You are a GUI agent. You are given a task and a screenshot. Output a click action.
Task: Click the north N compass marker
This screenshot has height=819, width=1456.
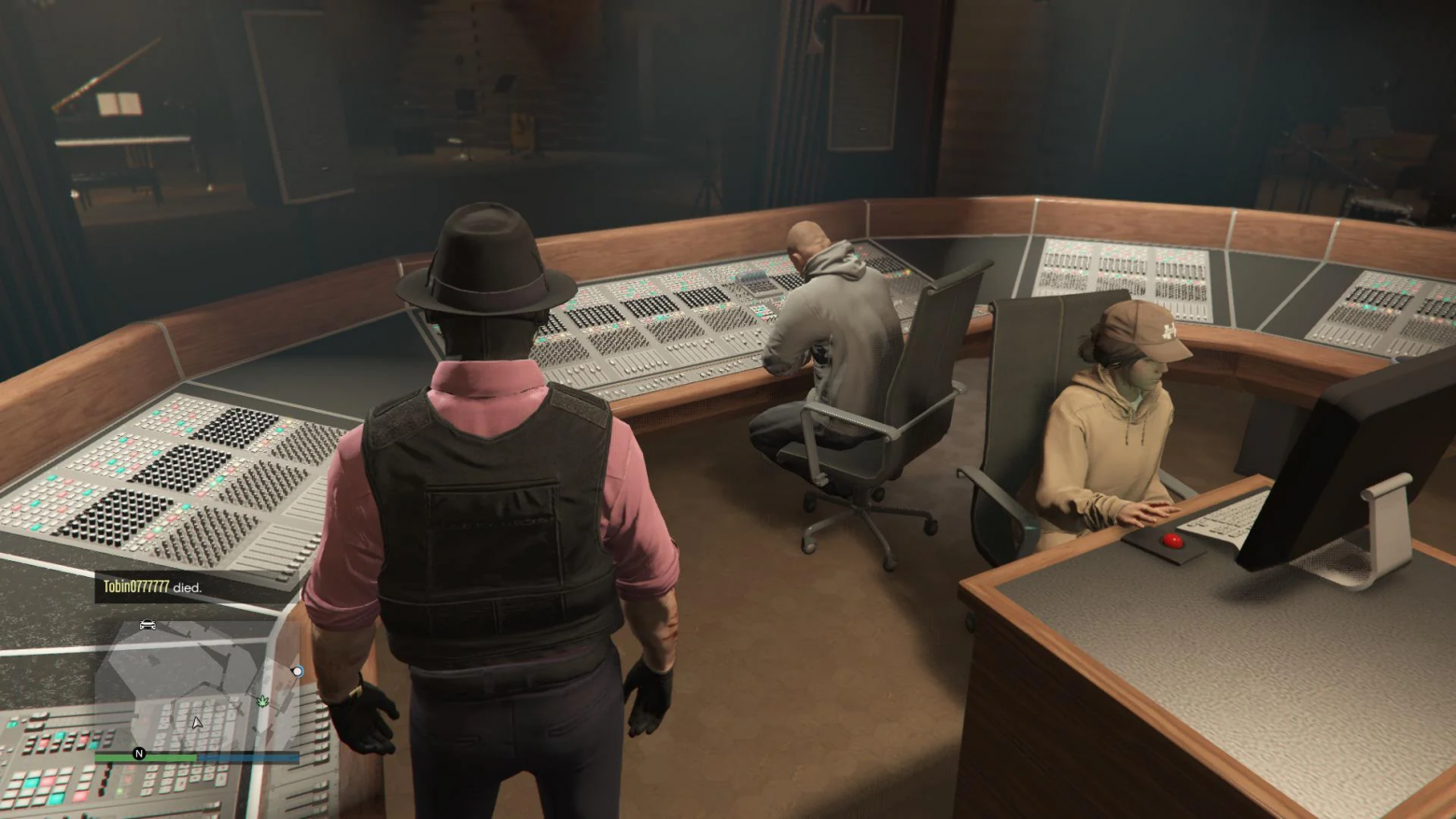pyautogui.click(x=139, y=754)
